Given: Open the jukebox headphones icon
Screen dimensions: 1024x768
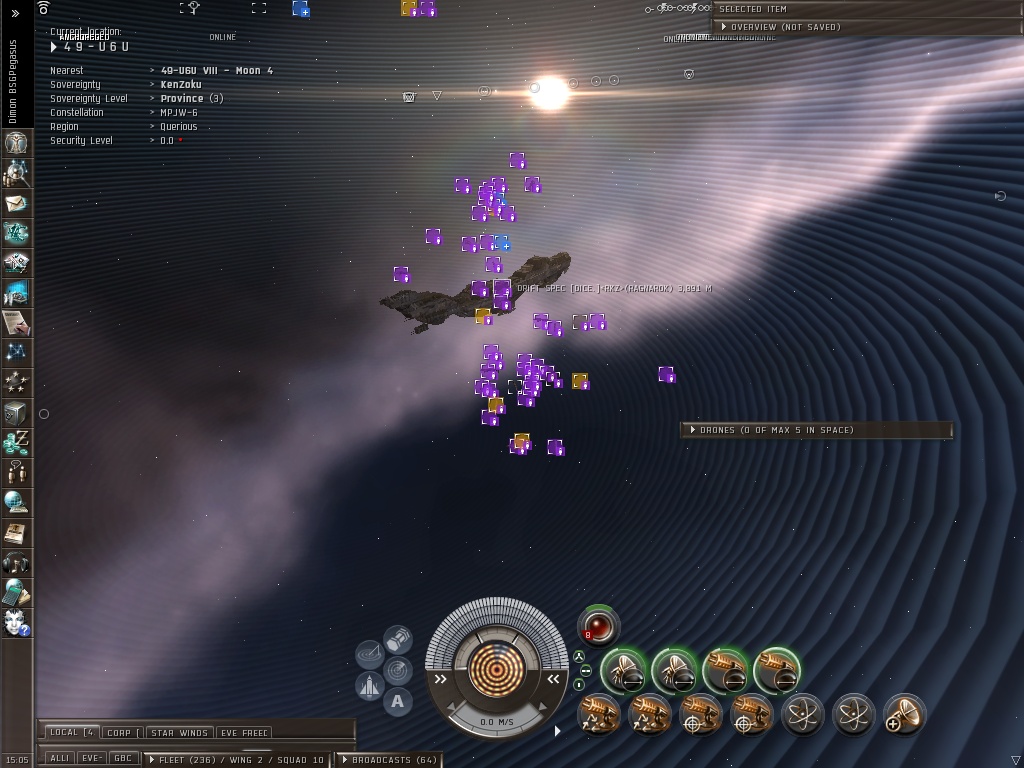Looking at the screenshot, I should coord(16,562).
